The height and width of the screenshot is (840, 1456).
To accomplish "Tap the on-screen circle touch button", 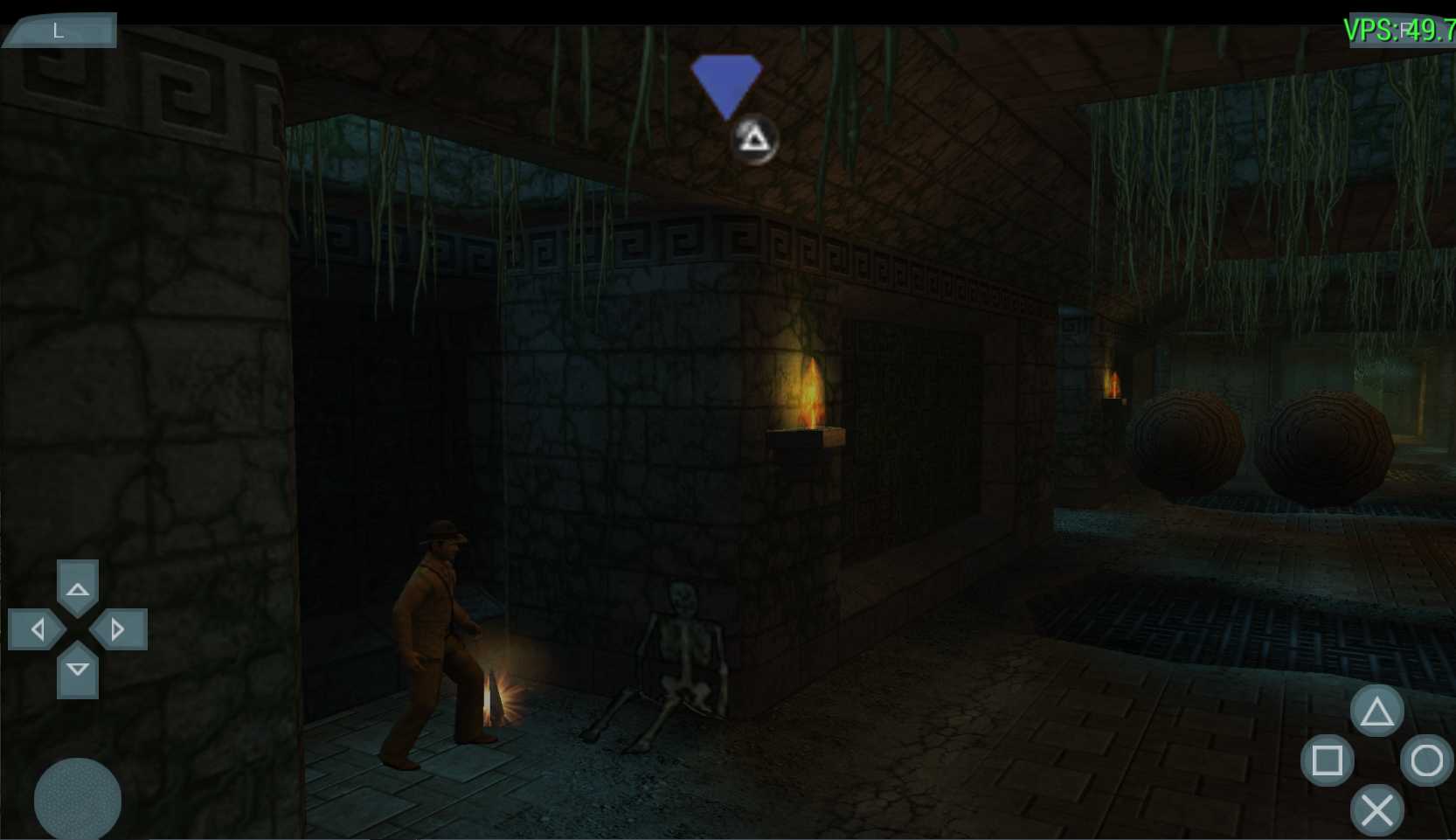I will 1426,760.
